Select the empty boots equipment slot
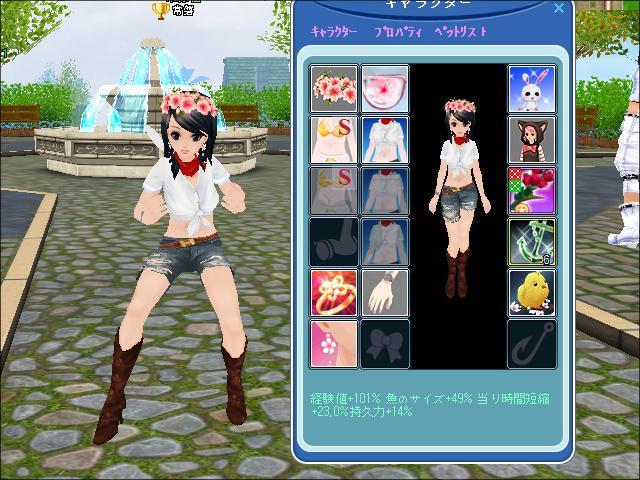This screenshot has width=640, height=480. [334, 241]
